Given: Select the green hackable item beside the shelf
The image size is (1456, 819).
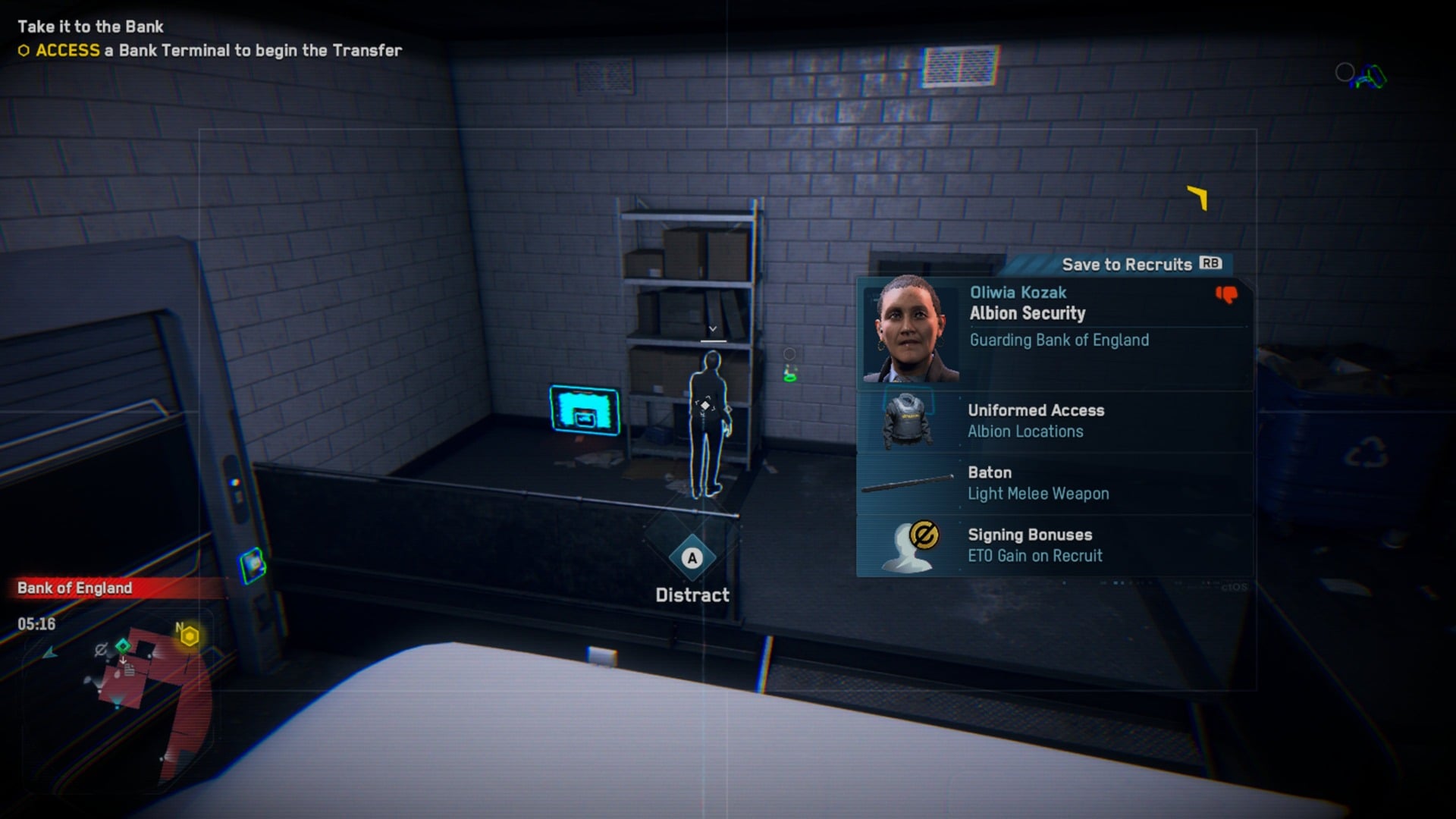Looking at the screenshot, I should [792, 373].
